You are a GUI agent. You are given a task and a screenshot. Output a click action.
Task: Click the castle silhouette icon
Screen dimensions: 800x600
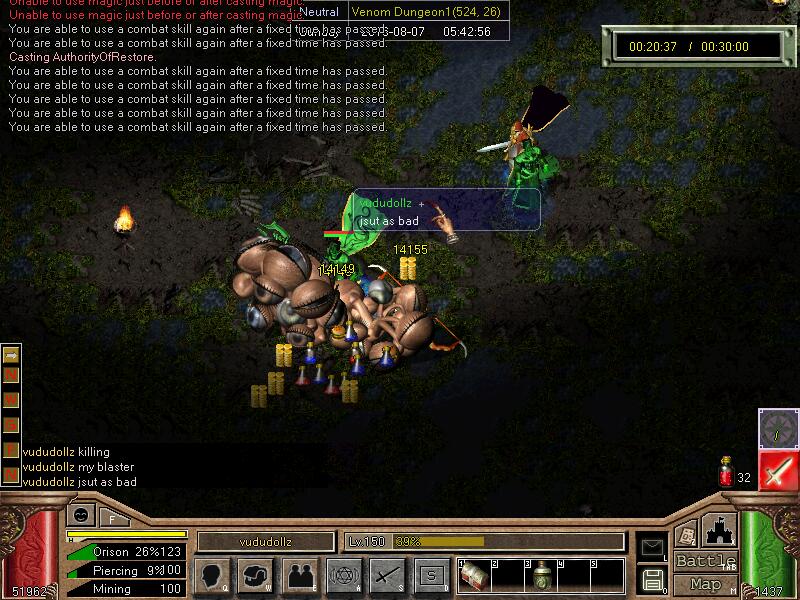tap(718, 529)
